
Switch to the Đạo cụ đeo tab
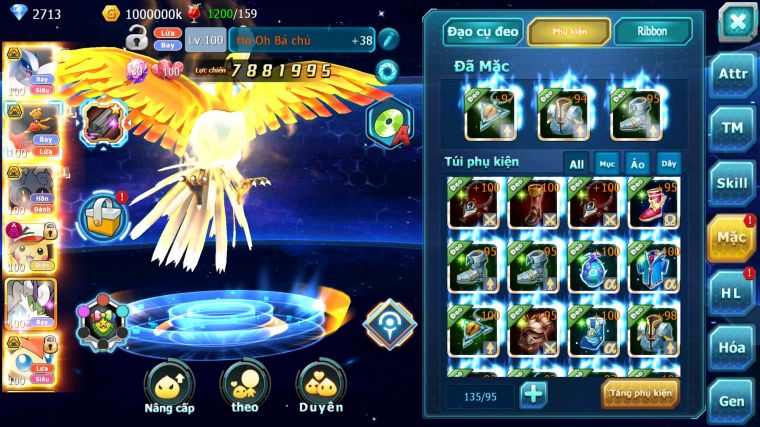483,32
